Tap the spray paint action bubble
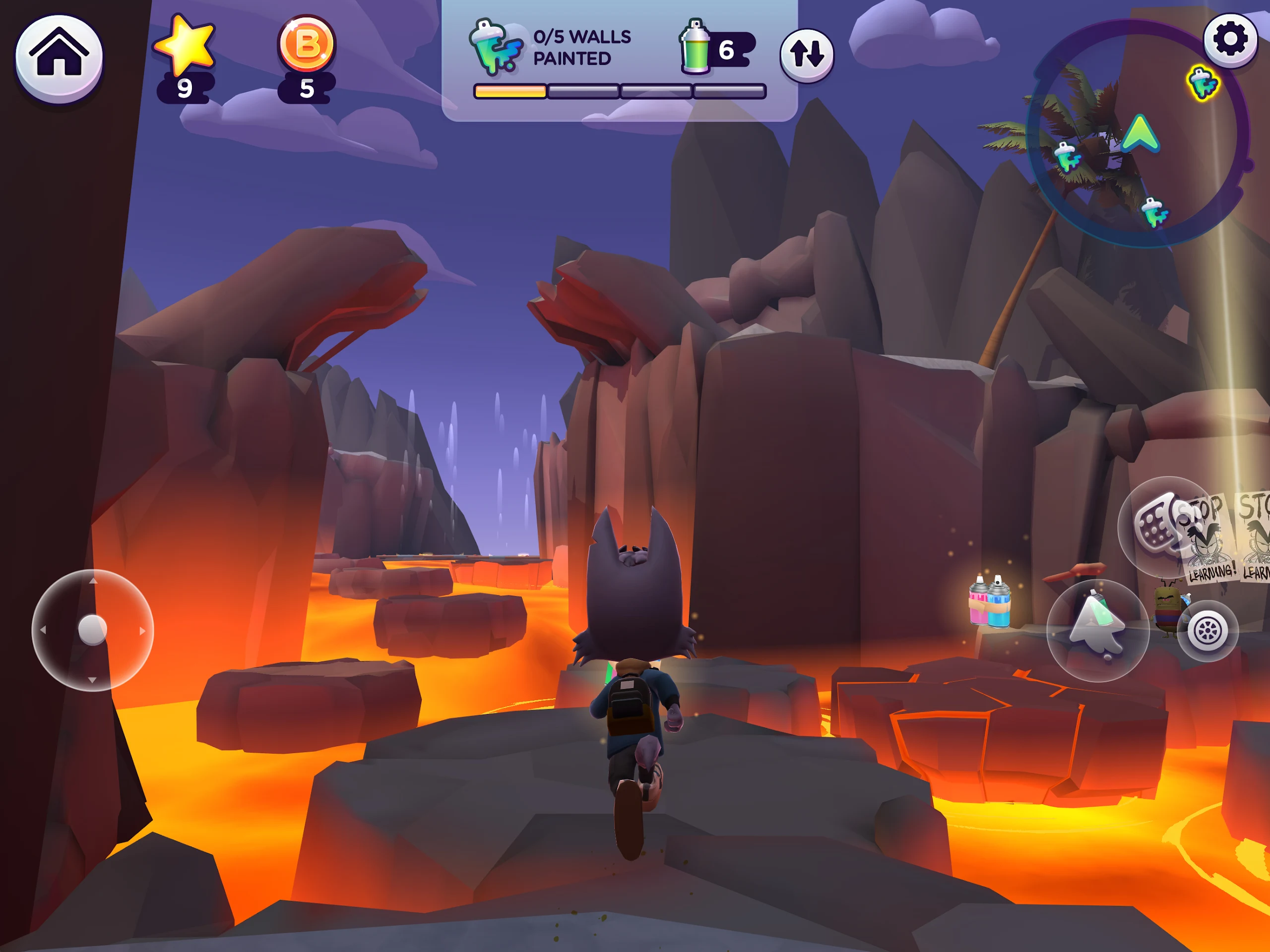Viewport: 1270px width, 952px height. [1097, 630]
